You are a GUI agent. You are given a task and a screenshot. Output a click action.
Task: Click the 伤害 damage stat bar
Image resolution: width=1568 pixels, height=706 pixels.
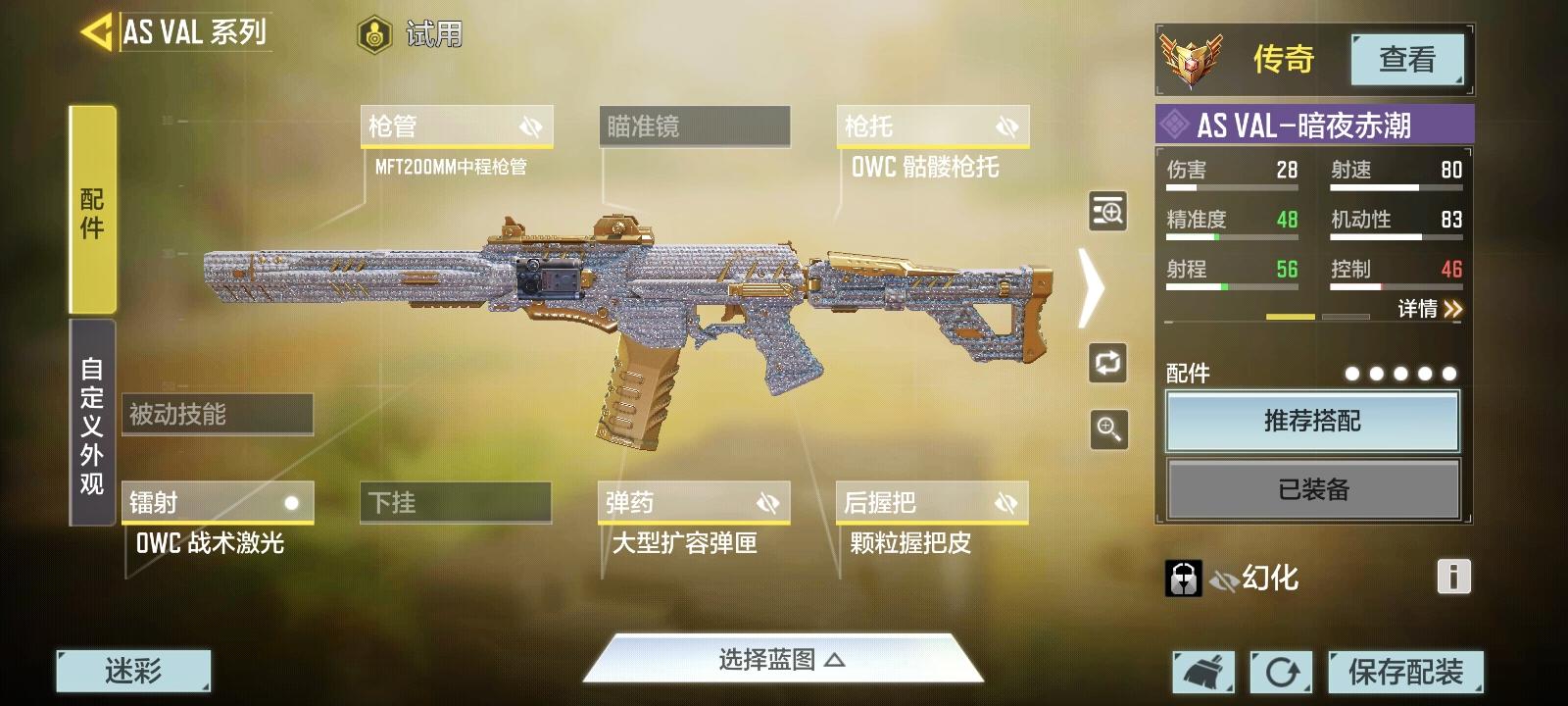[1230, 176]
